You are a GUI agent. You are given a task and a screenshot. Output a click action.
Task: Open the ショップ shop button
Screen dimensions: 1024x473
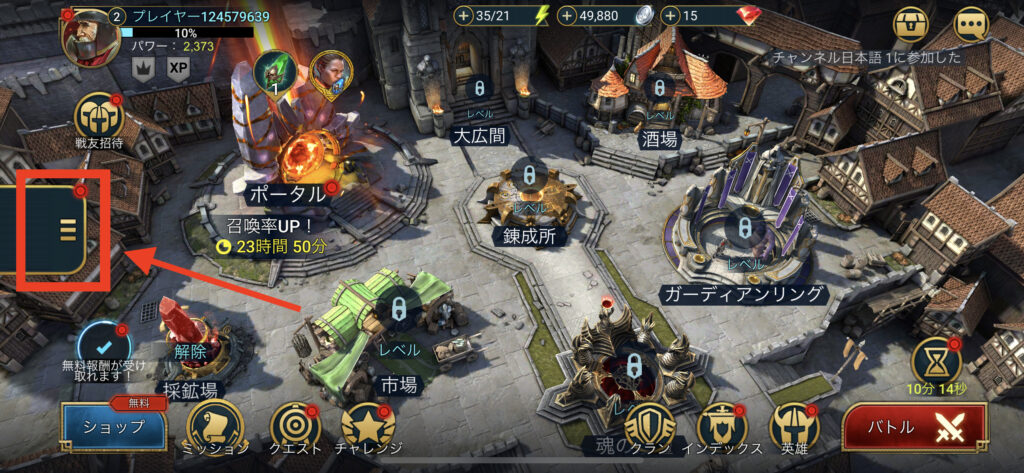(x=113, y=427)
